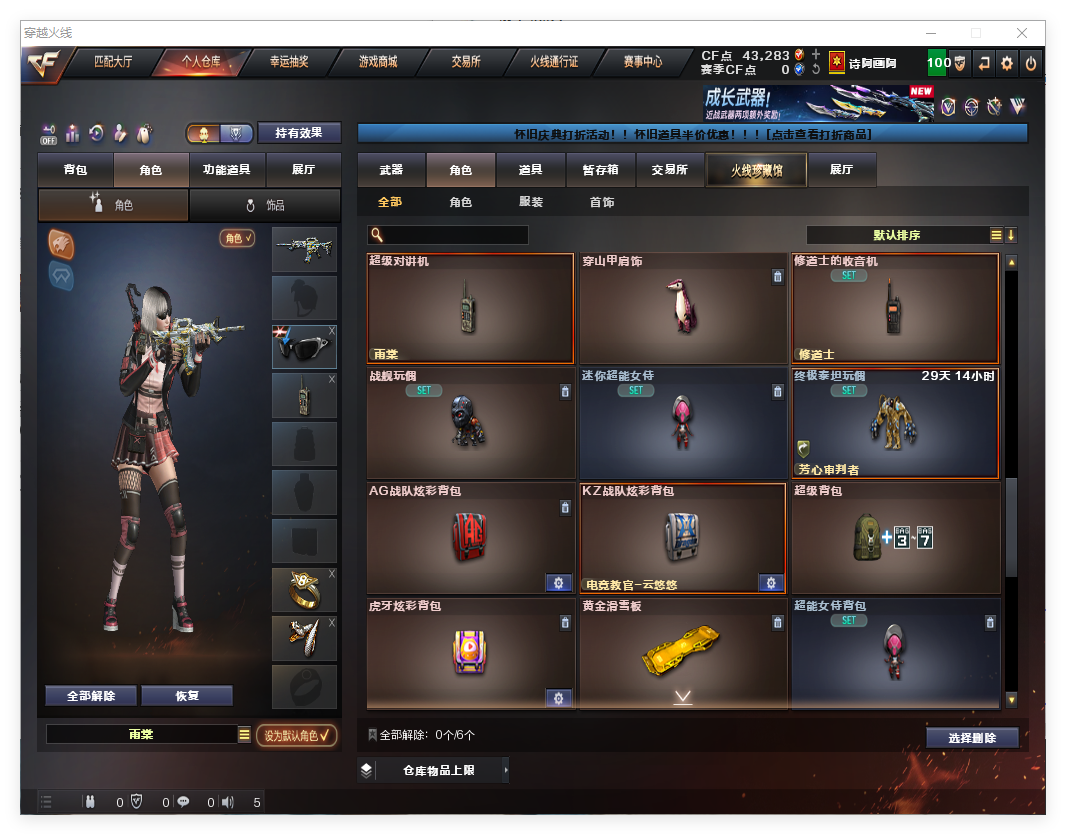Click the item search box

point(456,235)
